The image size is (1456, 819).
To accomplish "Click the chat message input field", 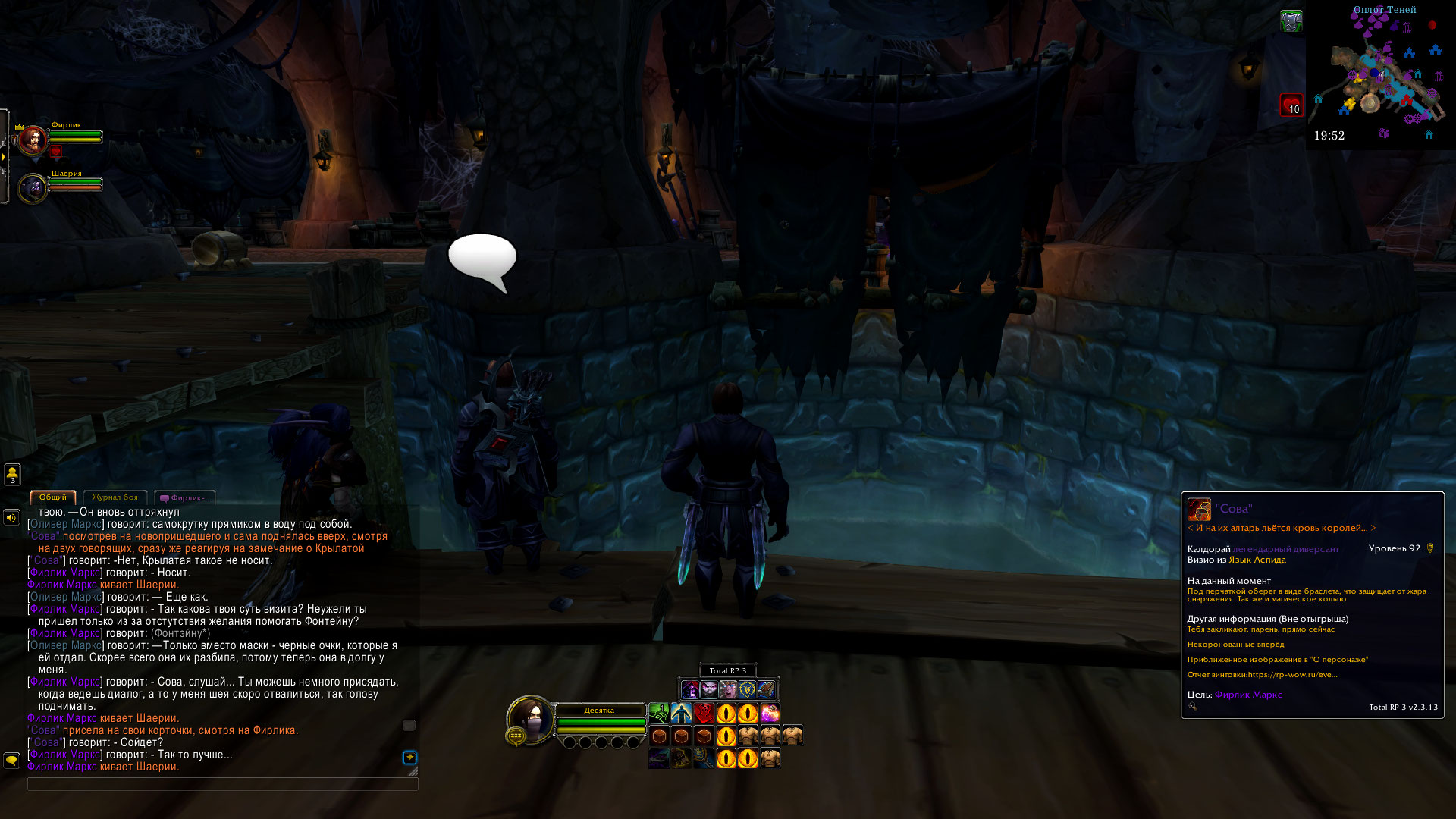I will tap(222, 784).
